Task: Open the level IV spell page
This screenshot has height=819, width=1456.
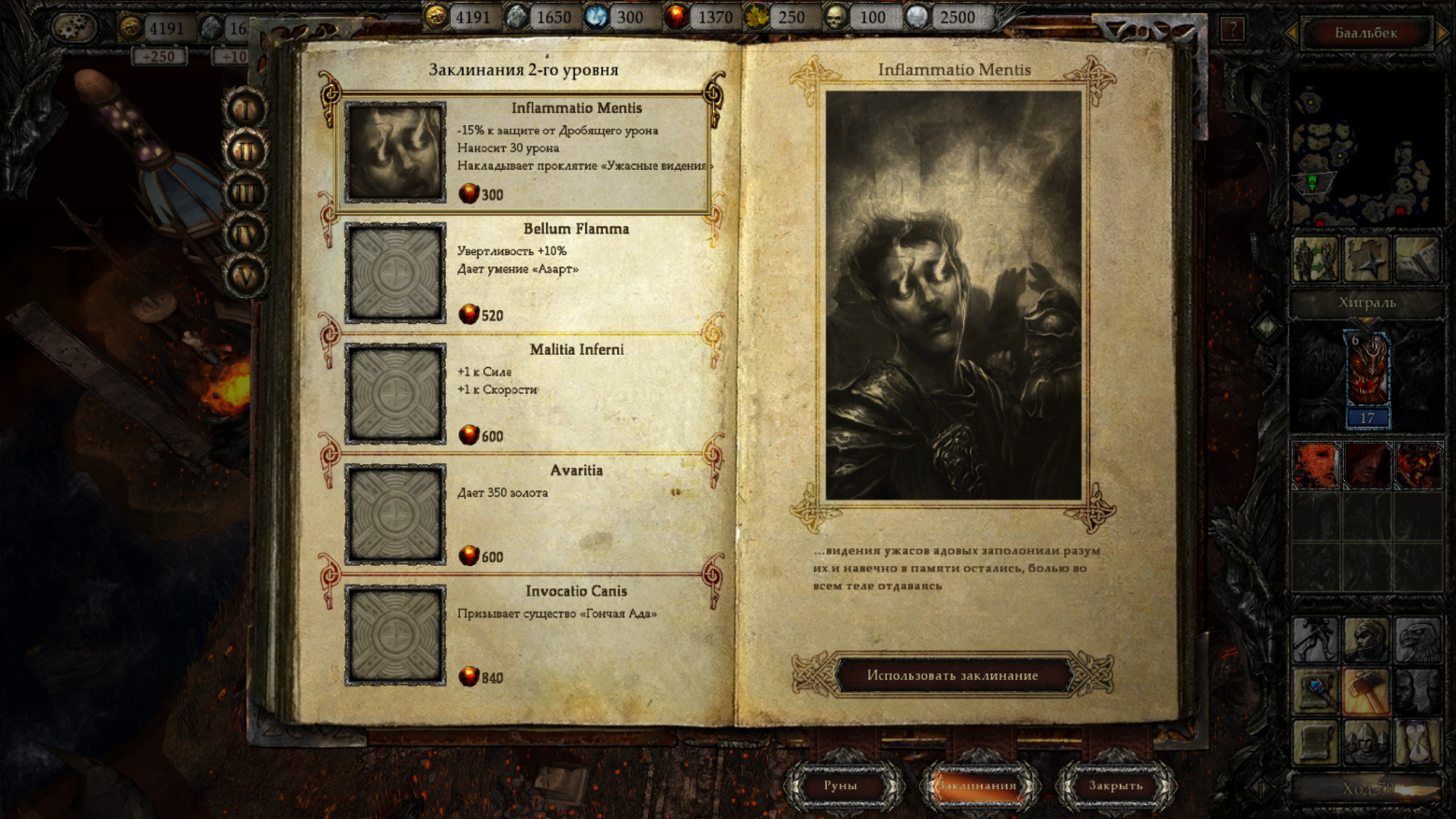Action: (245, 234)
